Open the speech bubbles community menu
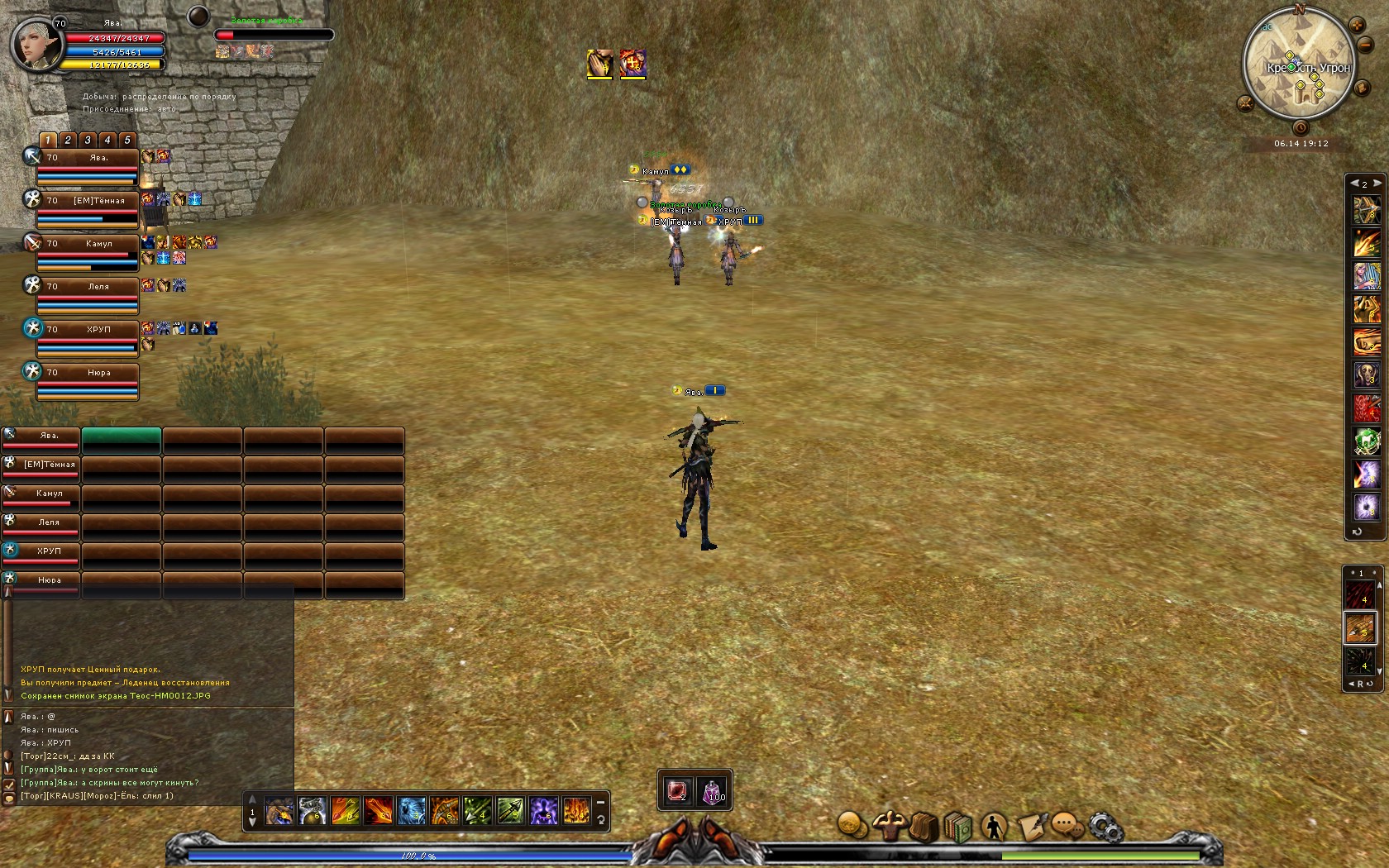Viewport: 1389px width, 868px height. tap(1067, 825)
